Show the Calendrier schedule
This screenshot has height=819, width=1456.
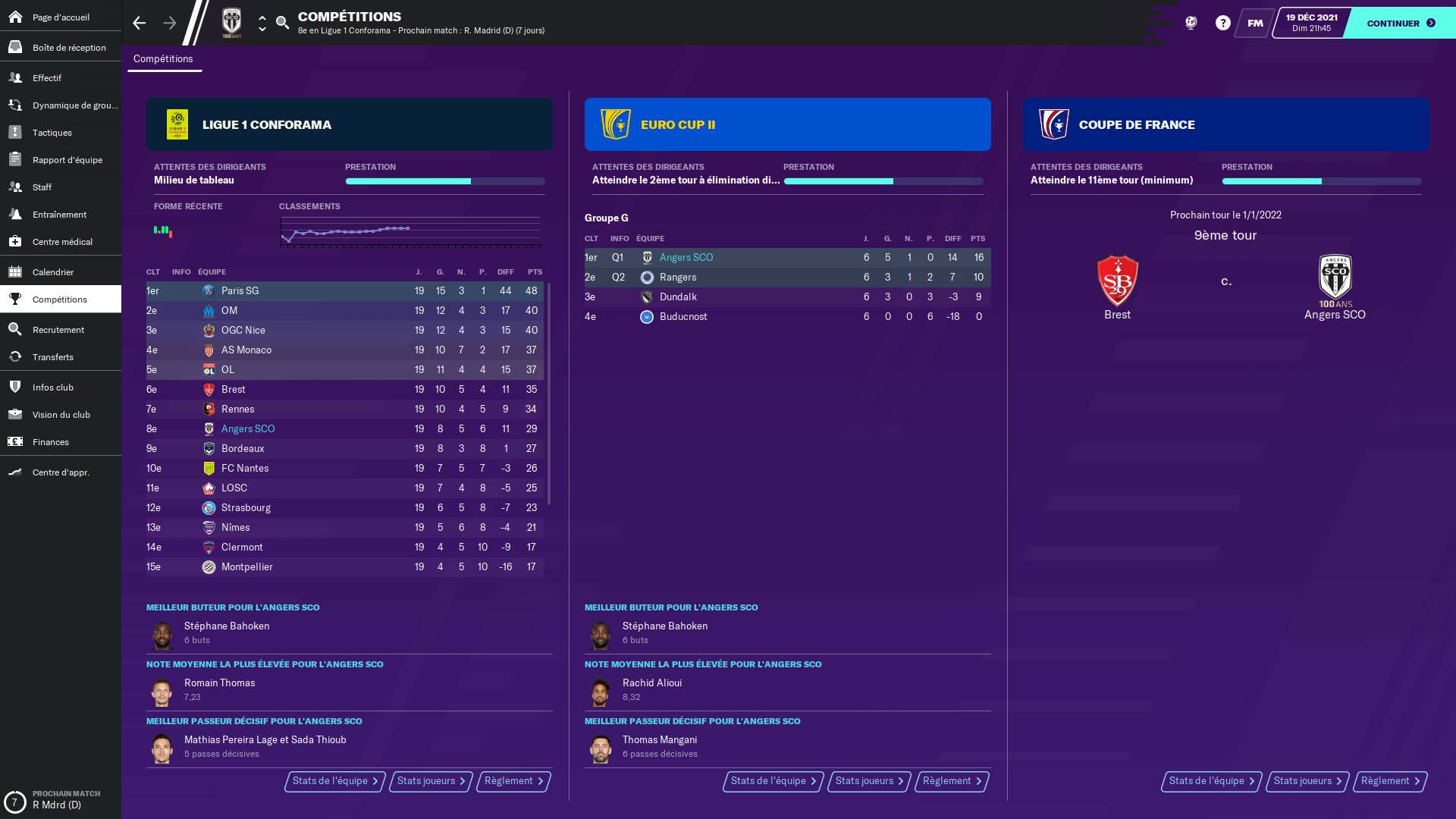pos(53,272)
